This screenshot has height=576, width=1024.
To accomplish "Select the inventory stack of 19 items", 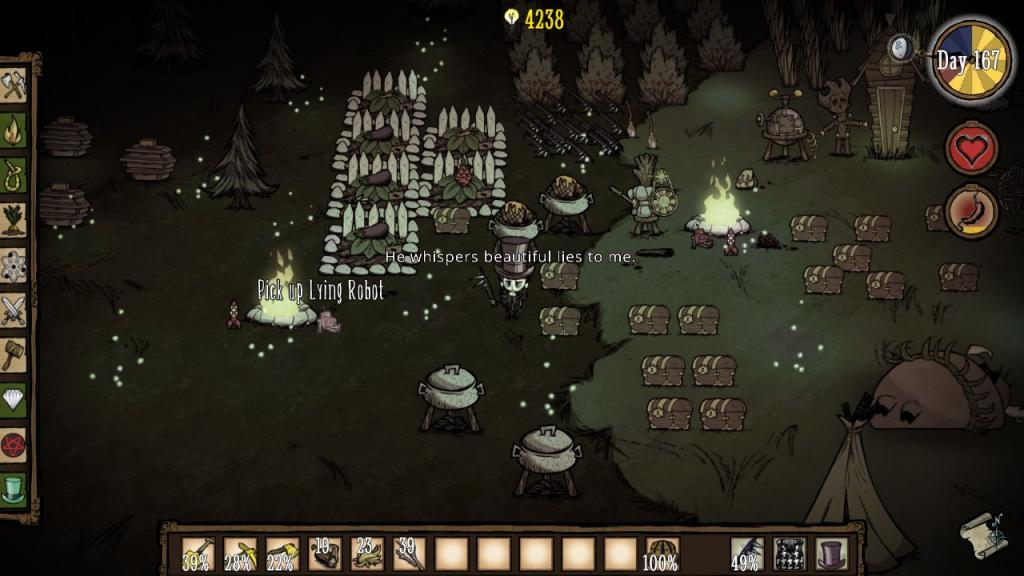I will (x=324, y=553).
